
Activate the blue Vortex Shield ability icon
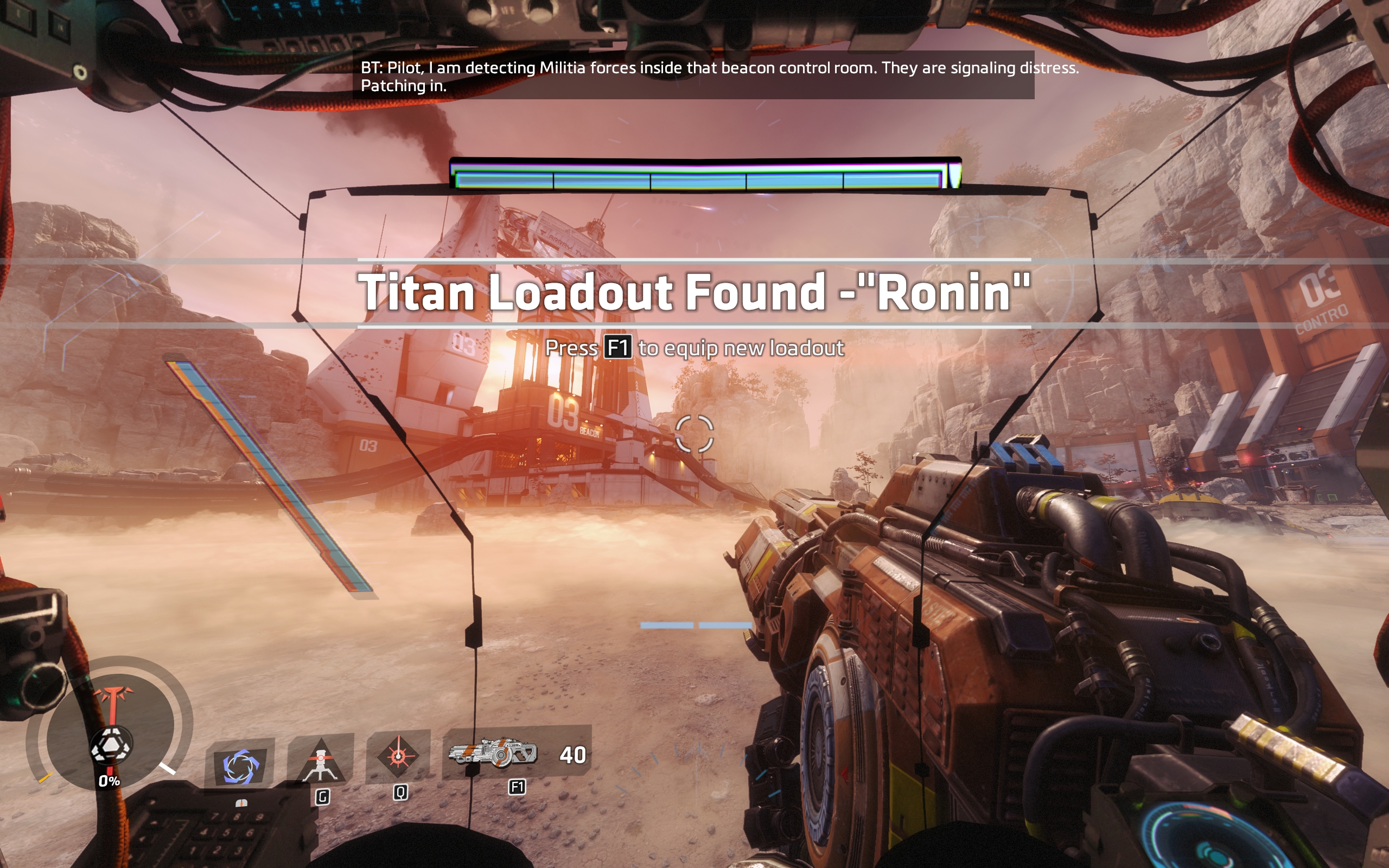(240, 766)
